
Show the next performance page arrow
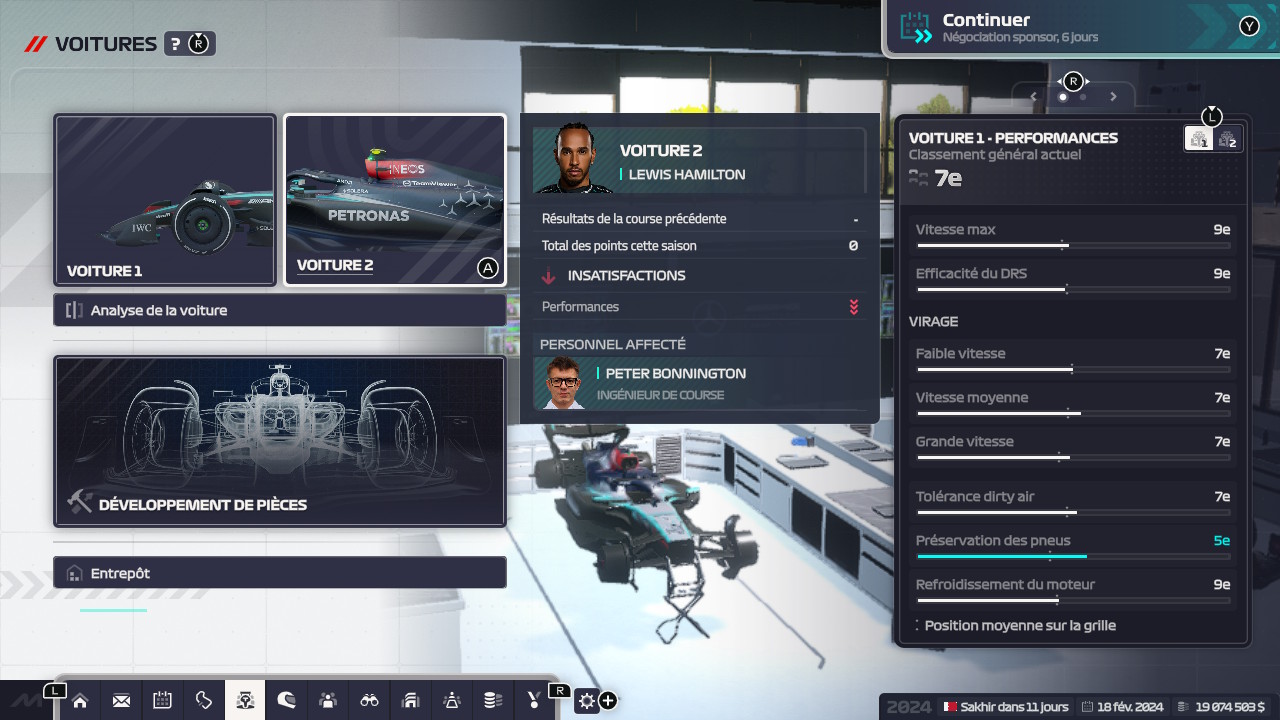pos(1113,97)
